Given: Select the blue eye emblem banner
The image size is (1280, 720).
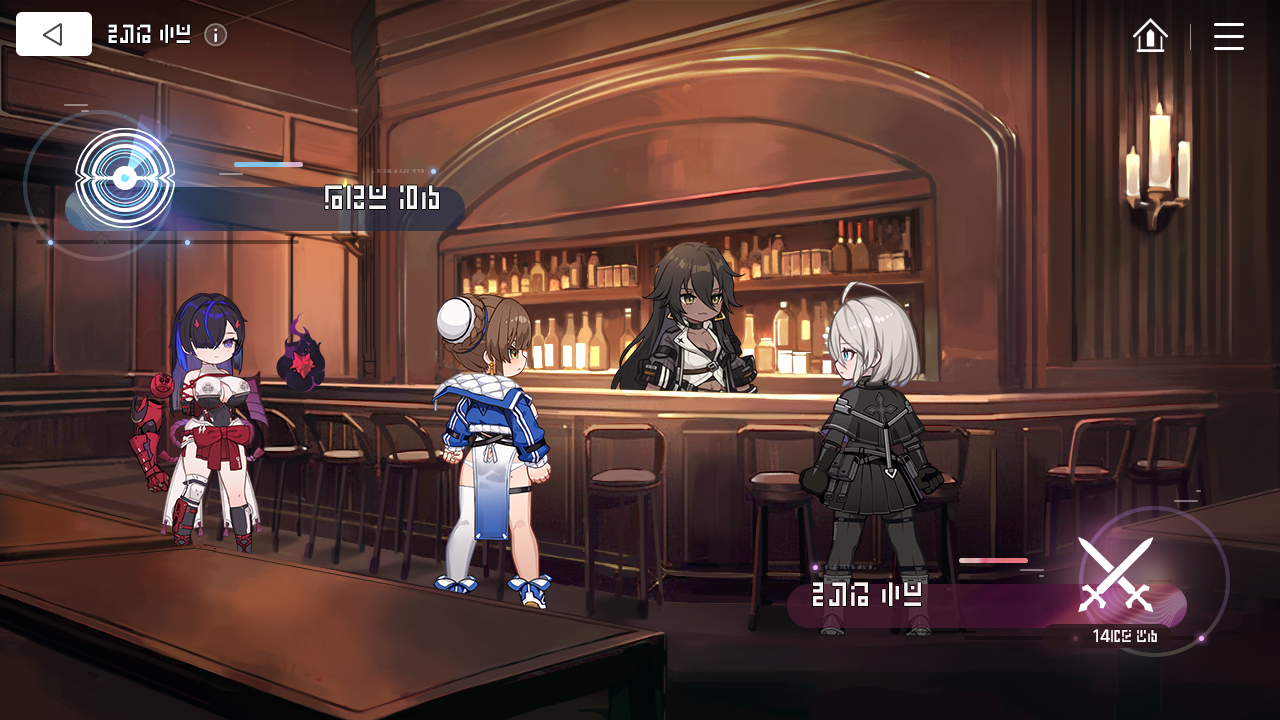Looking at the screenshot, I should click(x=125, y=180).
